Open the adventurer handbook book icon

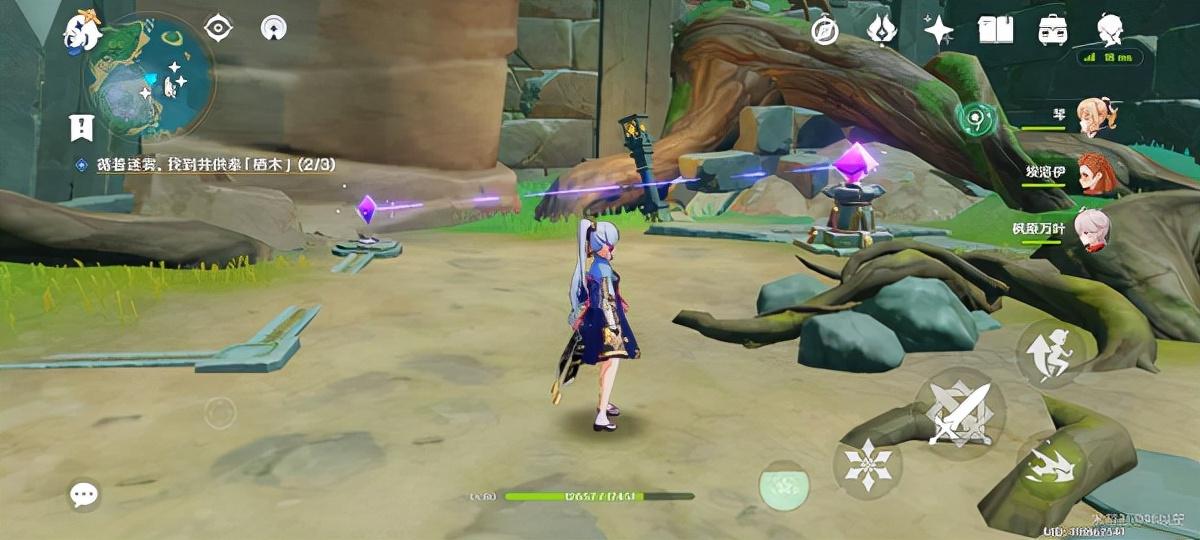click(x=995, y=31)
